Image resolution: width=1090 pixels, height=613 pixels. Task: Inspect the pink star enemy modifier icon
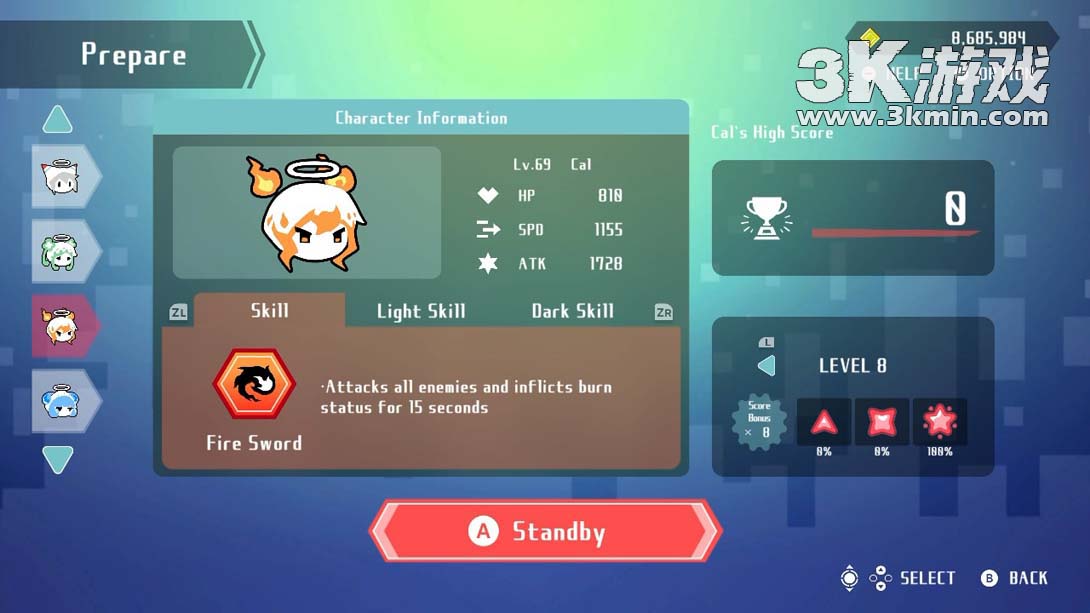coord(939,422)
